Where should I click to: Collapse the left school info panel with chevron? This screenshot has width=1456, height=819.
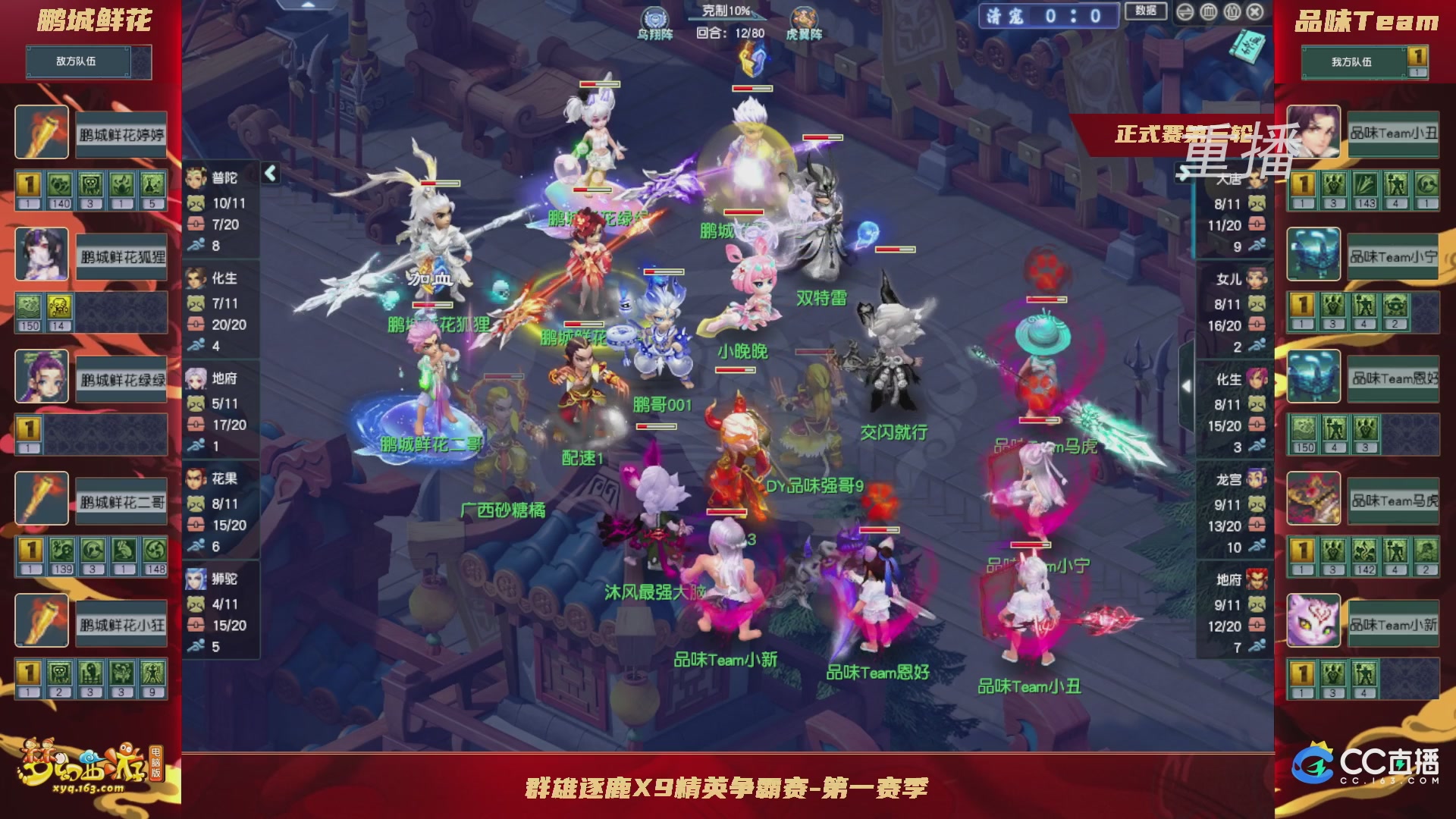269,173
